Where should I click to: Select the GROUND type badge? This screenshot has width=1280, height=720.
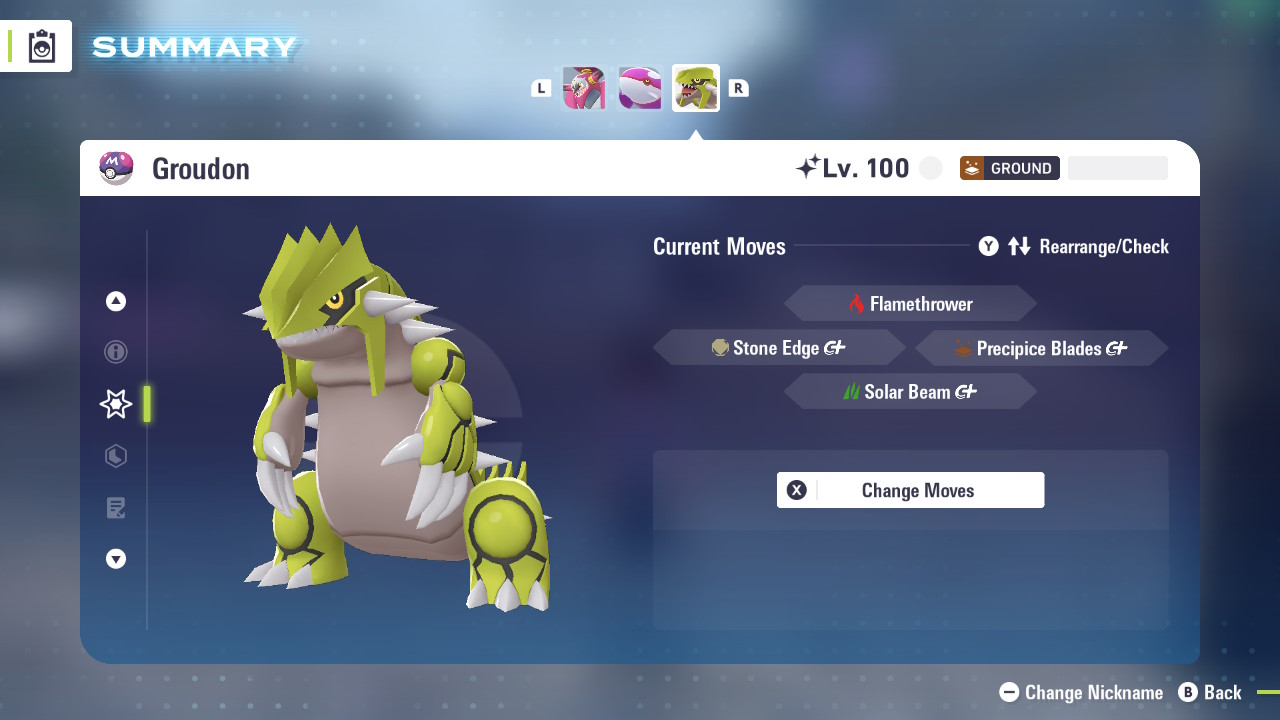point(1009,167)
